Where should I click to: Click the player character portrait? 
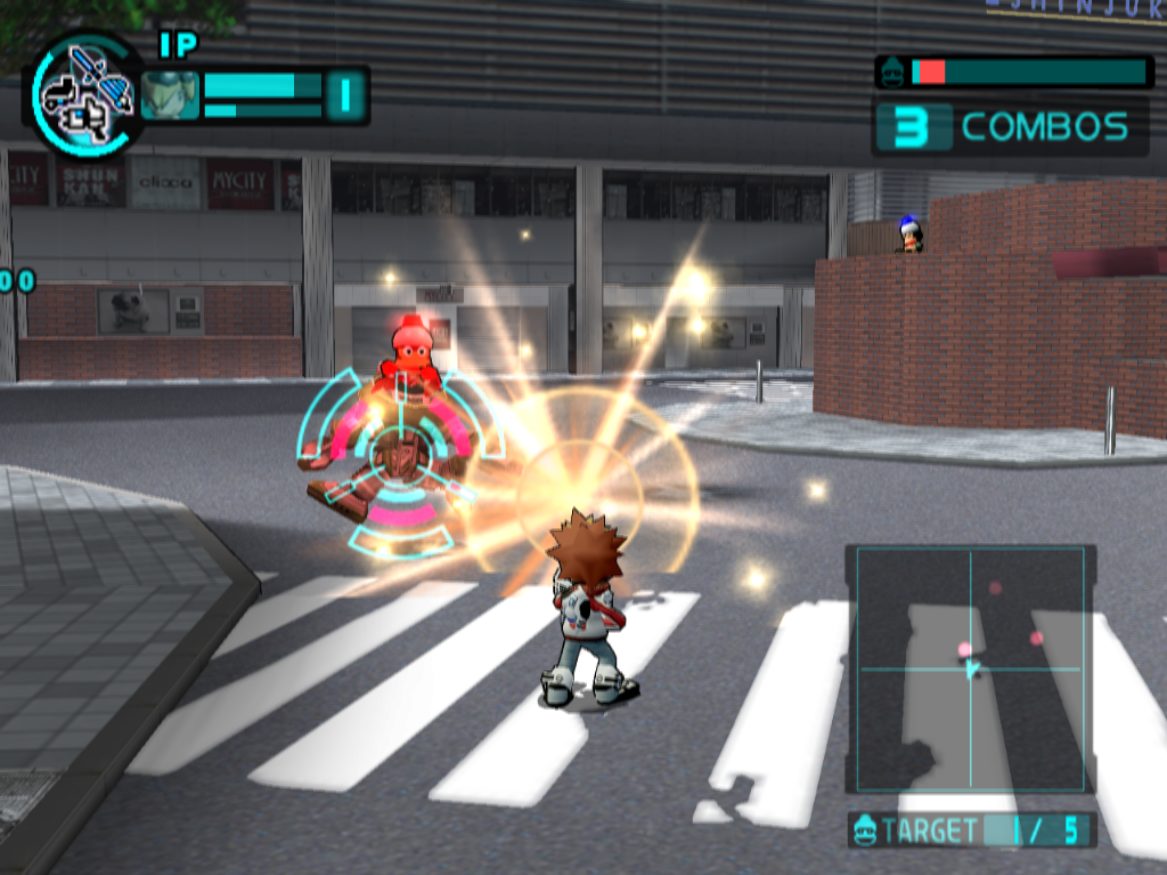click(169, 95)
